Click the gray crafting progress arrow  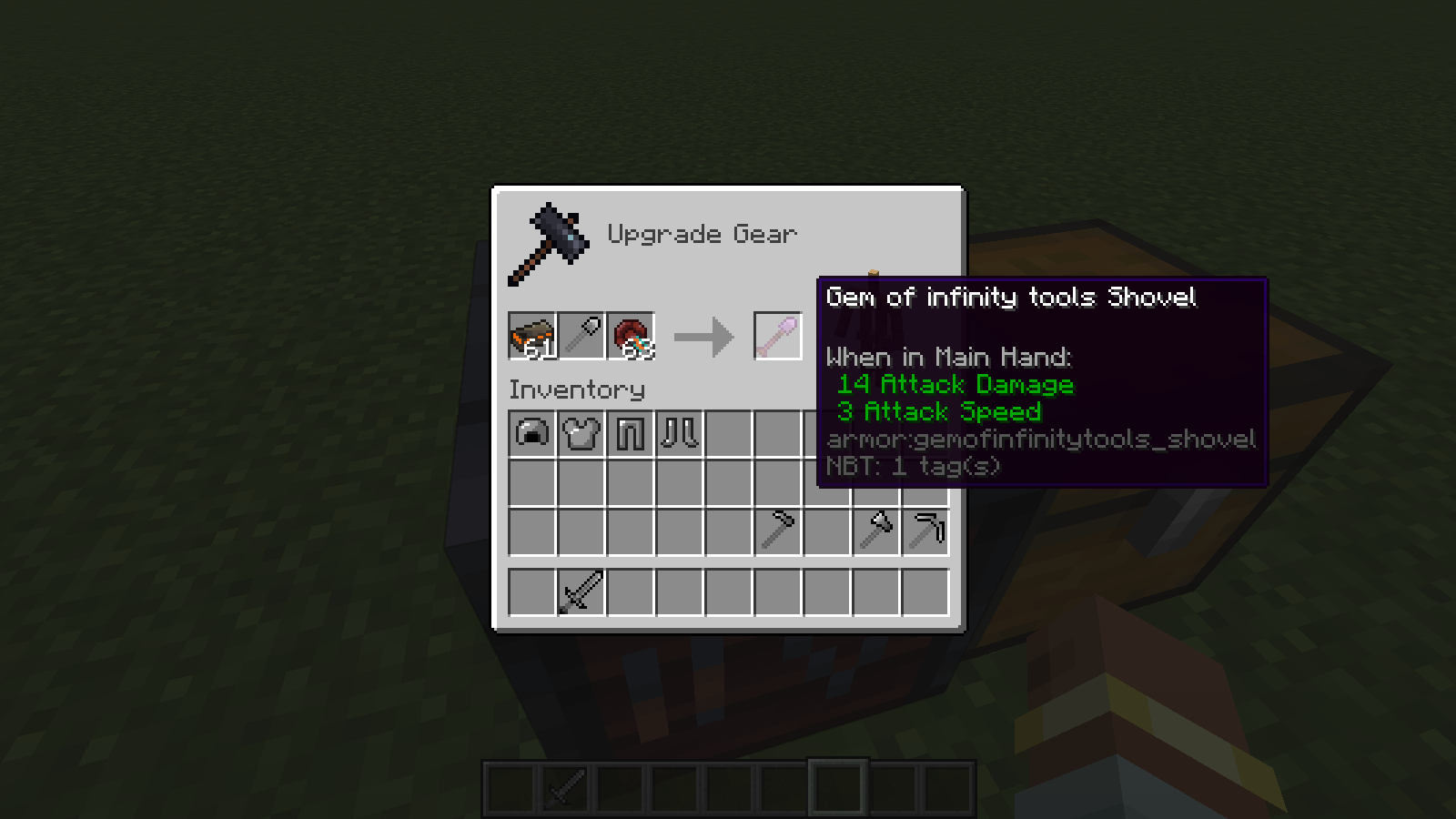705,336
